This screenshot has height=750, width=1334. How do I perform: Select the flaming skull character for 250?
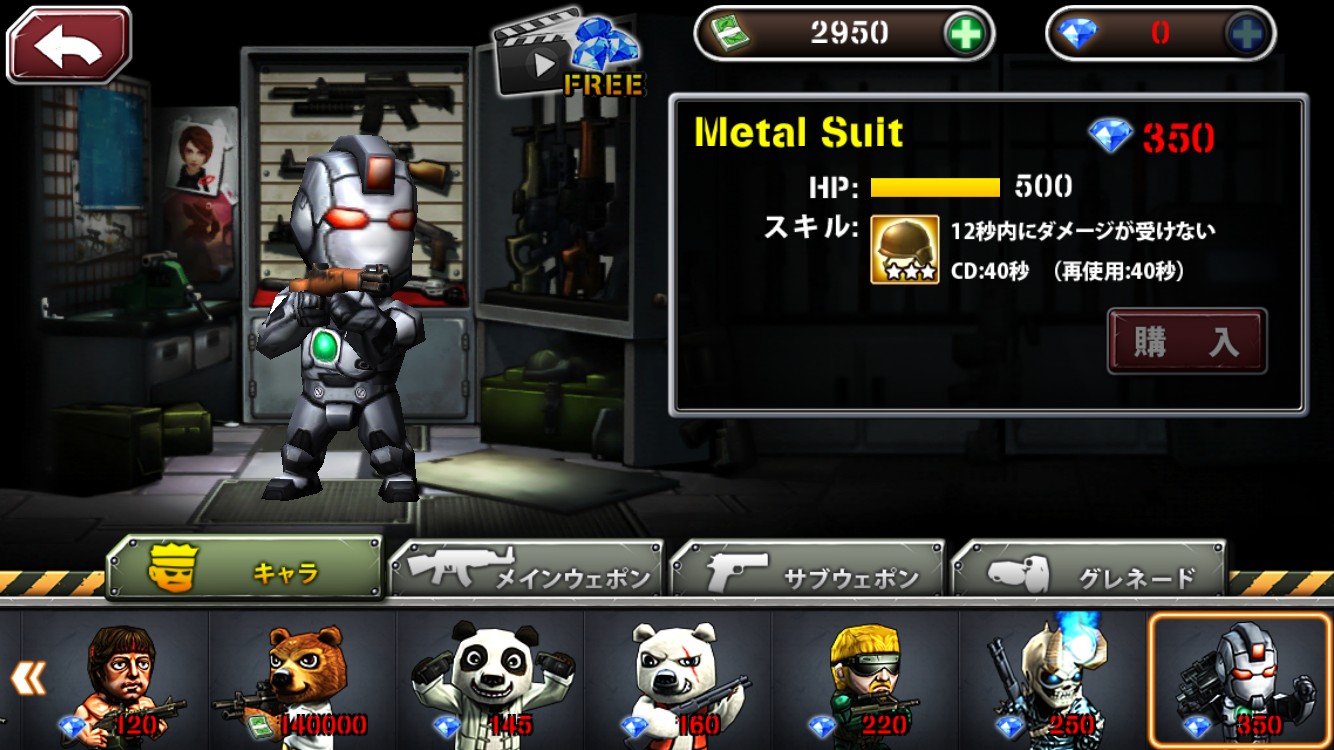pyautogui.click(x=1052, y=680)
